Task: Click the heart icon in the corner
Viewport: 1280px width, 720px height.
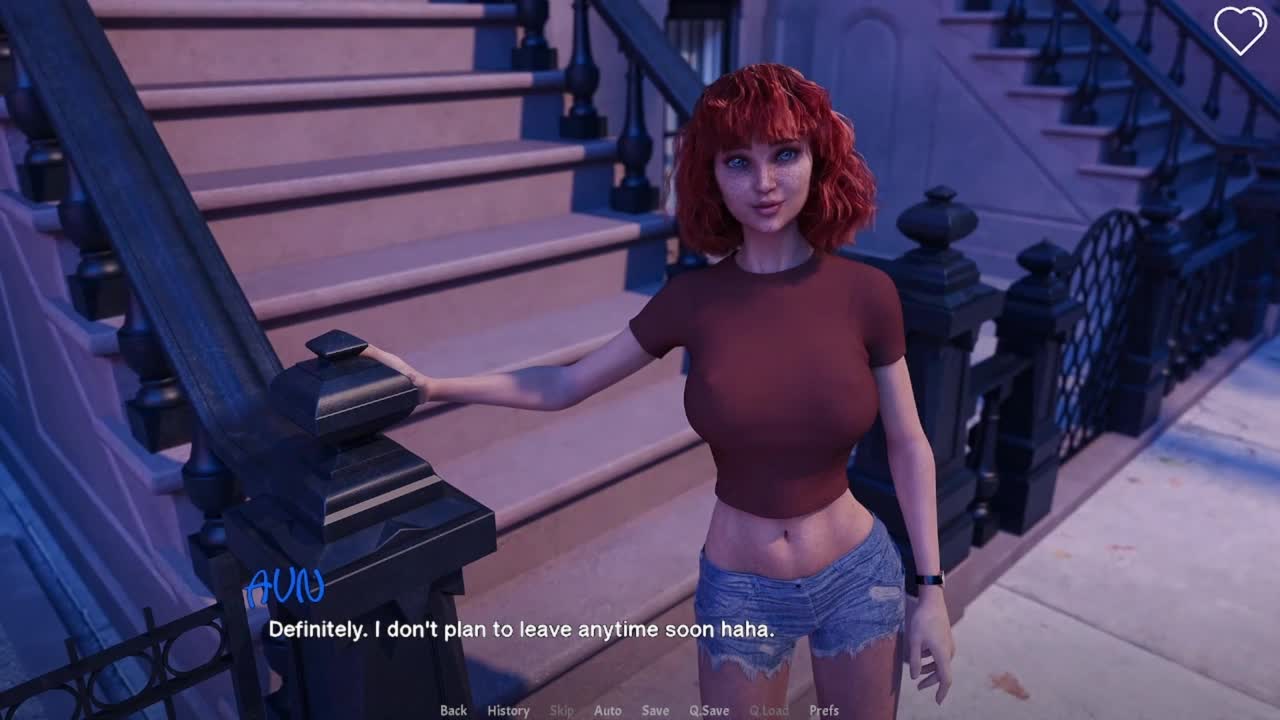Action: tap(1240, 30)
